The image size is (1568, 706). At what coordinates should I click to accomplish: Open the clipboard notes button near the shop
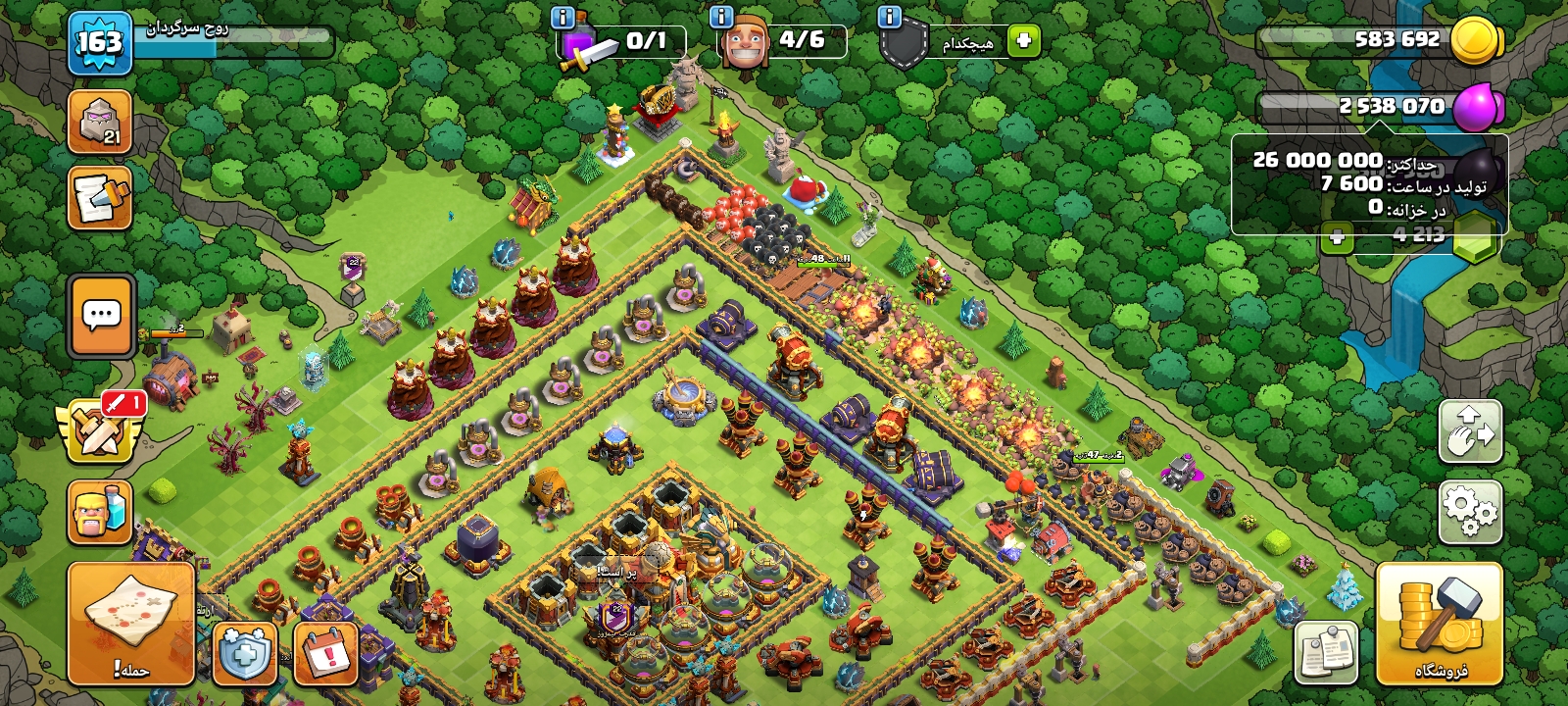1326,652
